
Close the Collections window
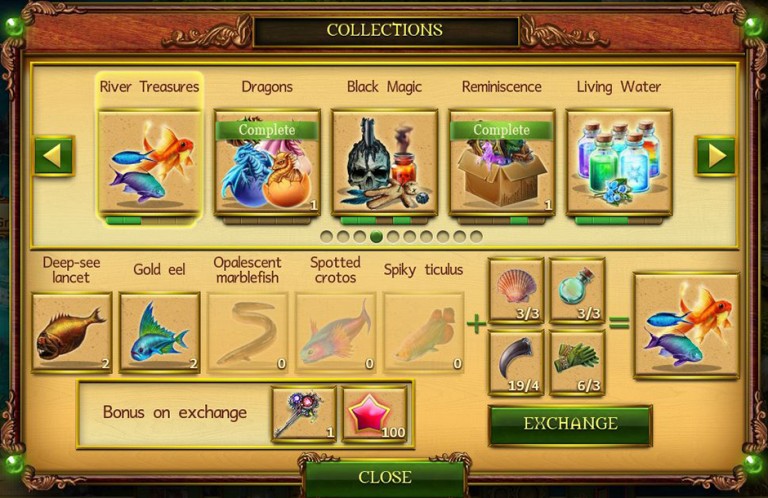point(384,477)
